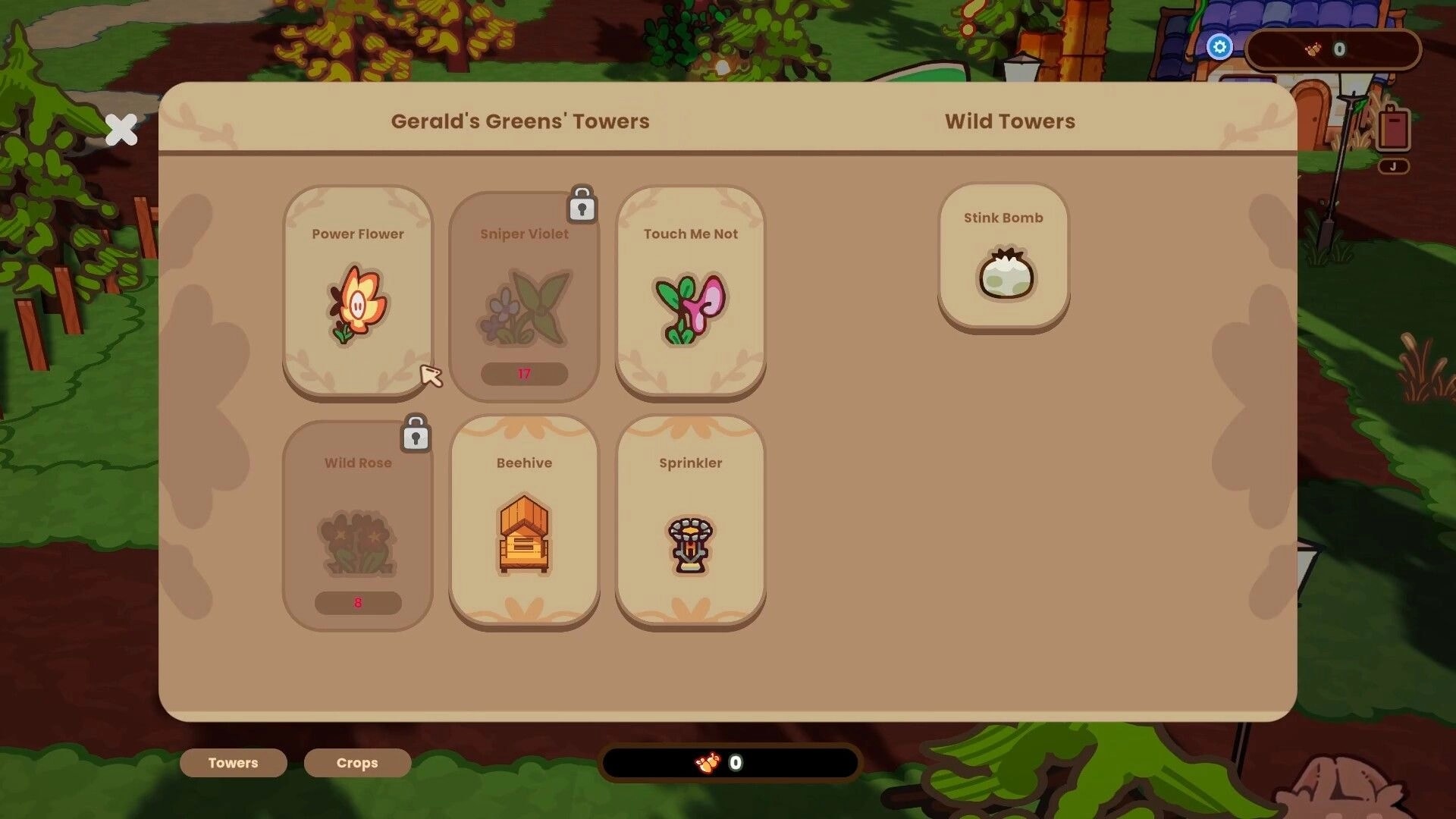Switch to the Towers tab
This screenshot has height=819, width=1456.
[x=233, y=763]
